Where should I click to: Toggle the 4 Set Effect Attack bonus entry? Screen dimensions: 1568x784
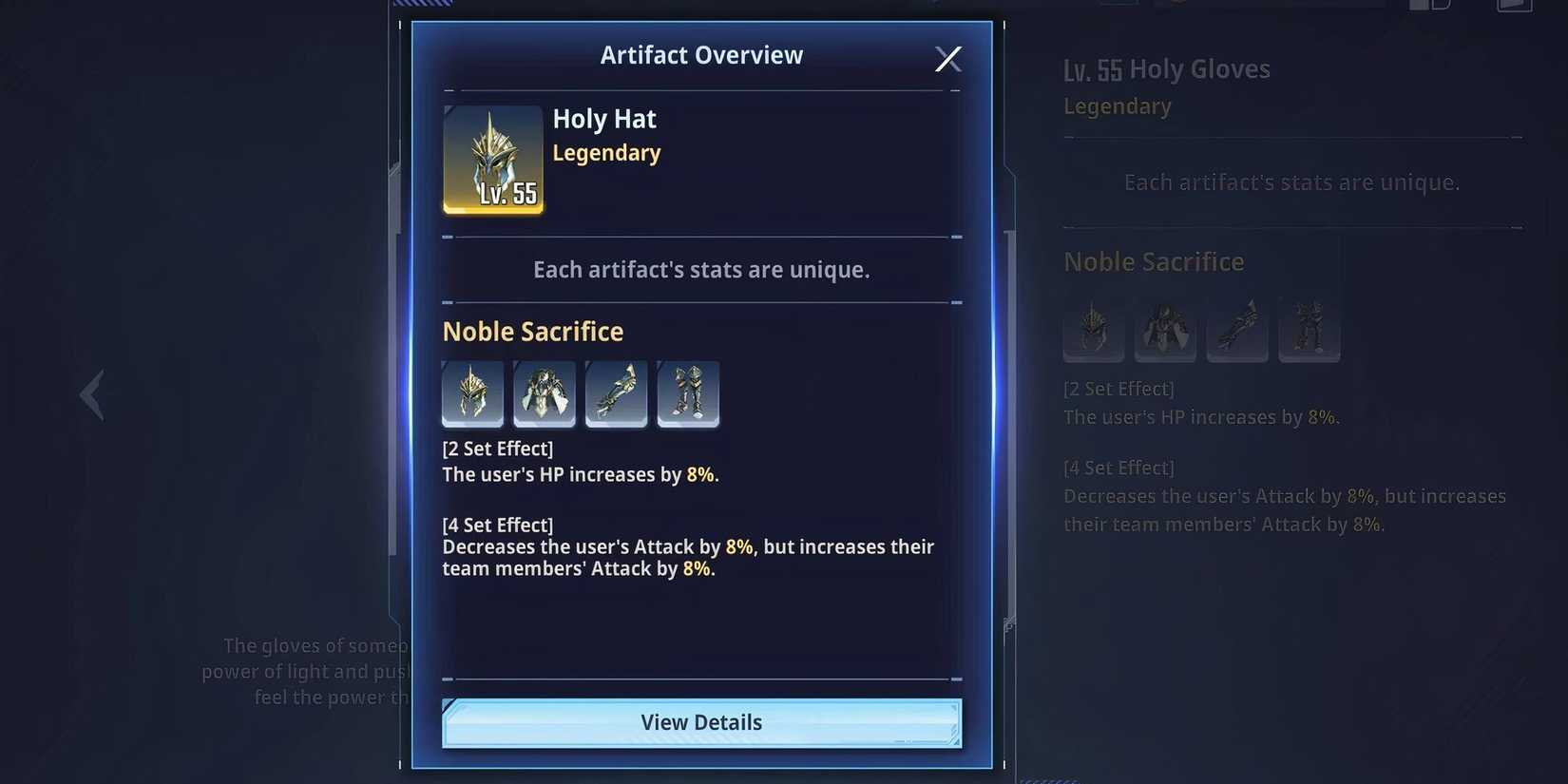point(687,557)
